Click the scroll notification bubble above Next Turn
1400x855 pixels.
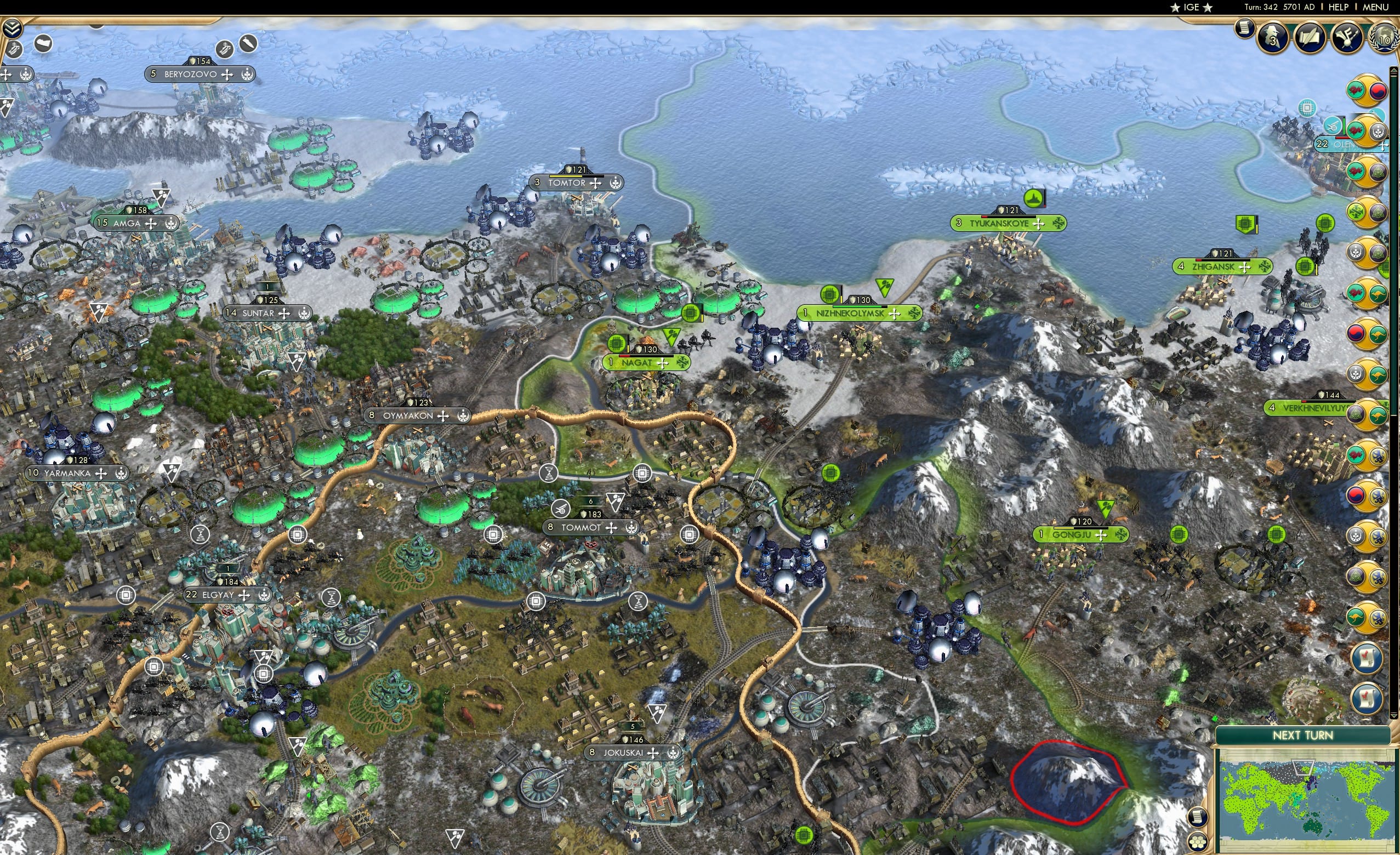click(x=1368, y=698)
